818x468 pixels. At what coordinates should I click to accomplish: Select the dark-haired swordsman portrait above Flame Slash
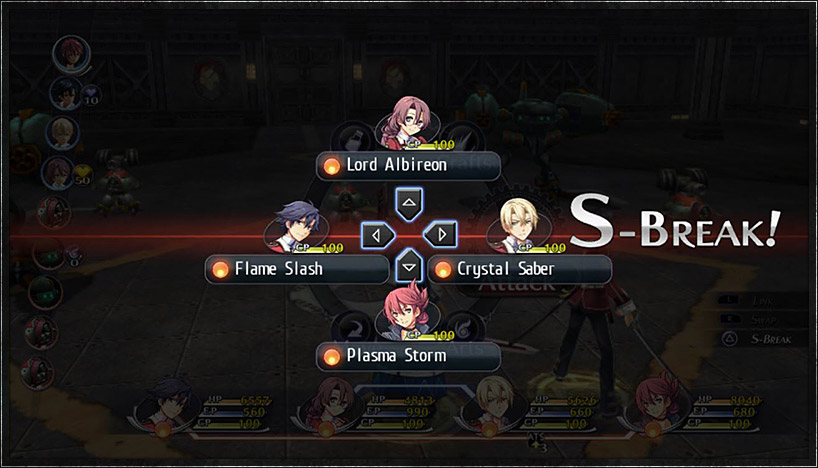tap(298, 225)
